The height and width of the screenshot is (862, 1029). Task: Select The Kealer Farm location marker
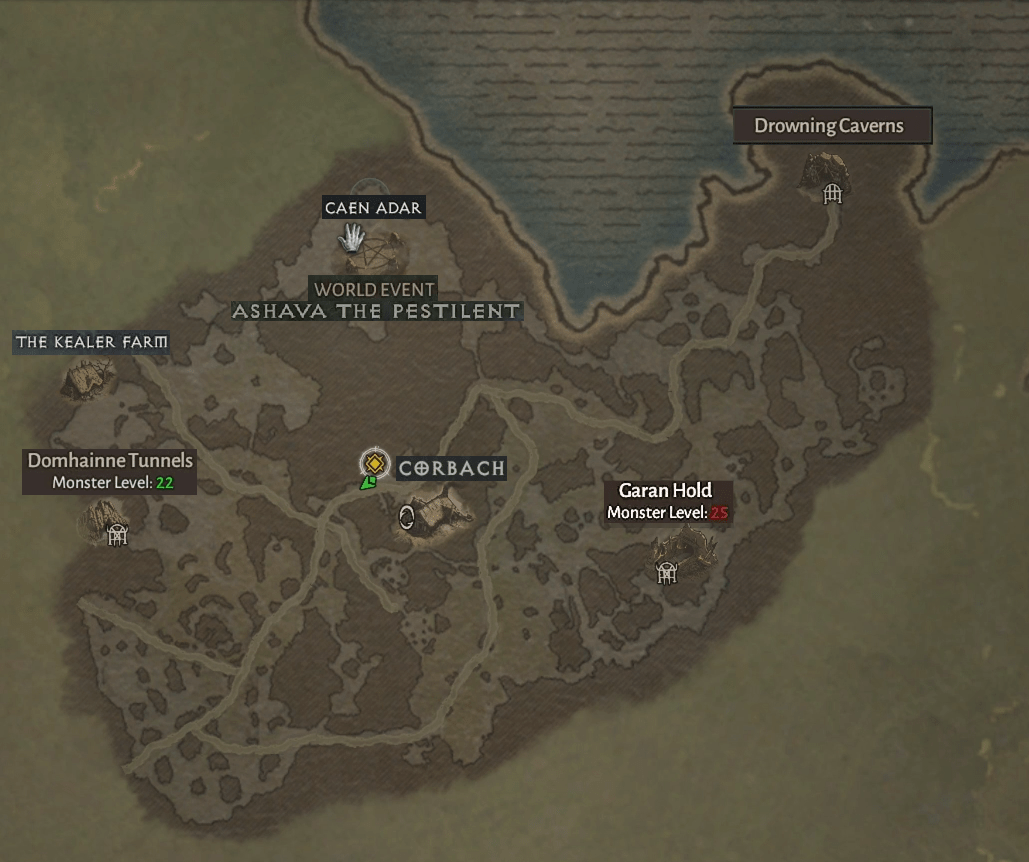click(x=88, y=378)
